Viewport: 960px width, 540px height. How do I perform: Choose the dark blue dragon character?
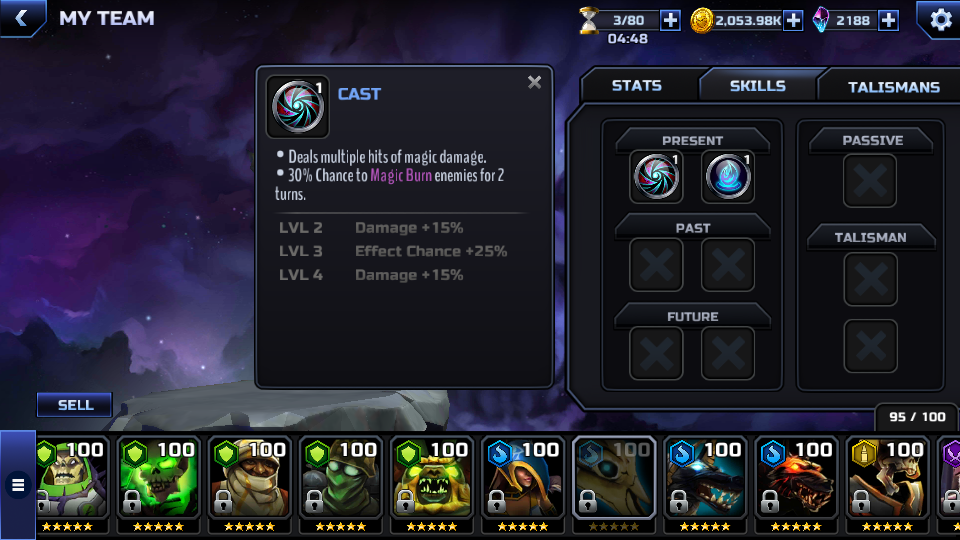[704, 478]
